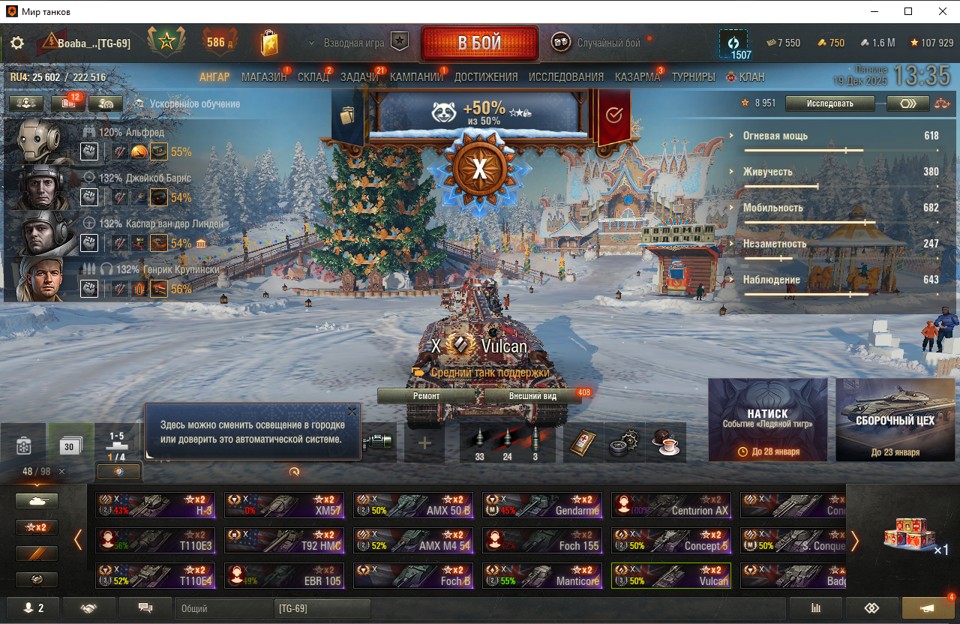The height and width of the screenshot is (624, 960).
Task: Switch to the МАГАЗИН tab
Action: pos(264,77)
